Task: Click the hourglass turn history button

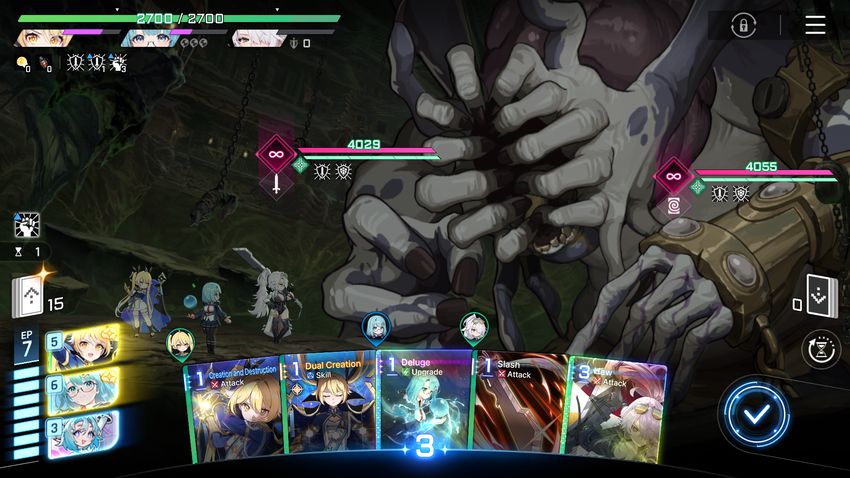Action: 822,350
